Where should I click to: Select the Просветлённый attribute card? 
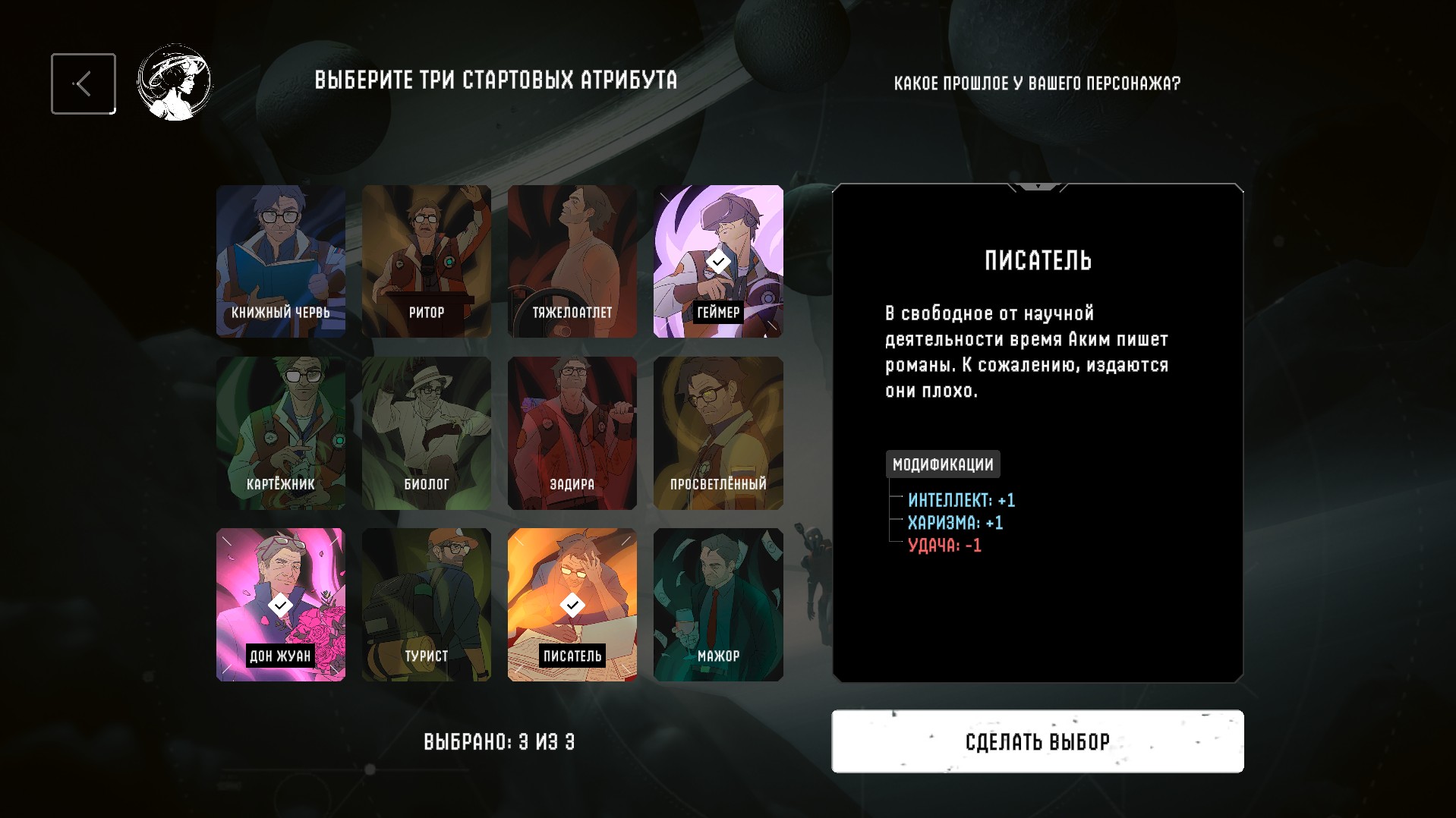718,433
